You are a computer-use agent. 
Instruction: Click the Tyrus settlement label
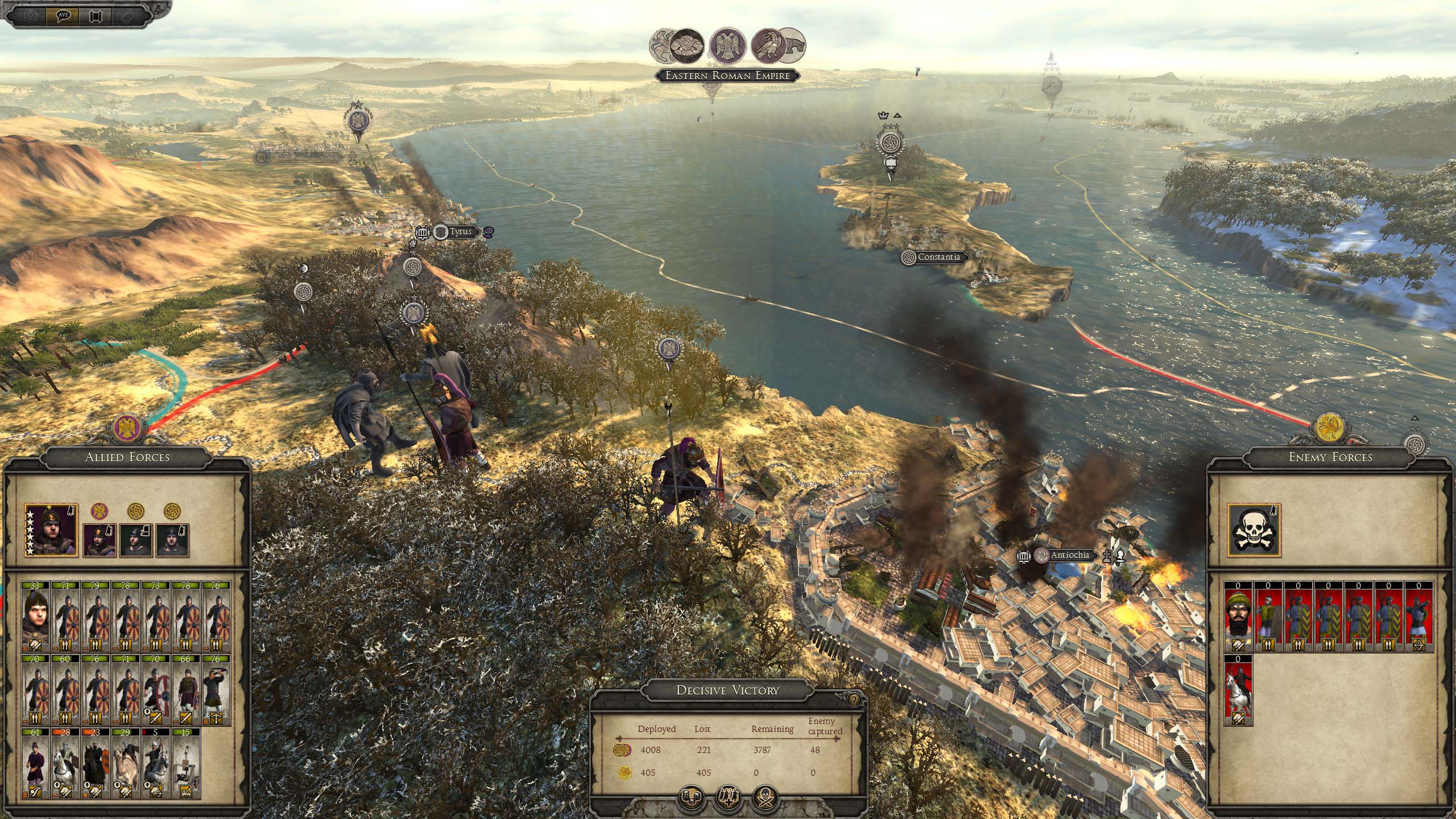[460, 232]
